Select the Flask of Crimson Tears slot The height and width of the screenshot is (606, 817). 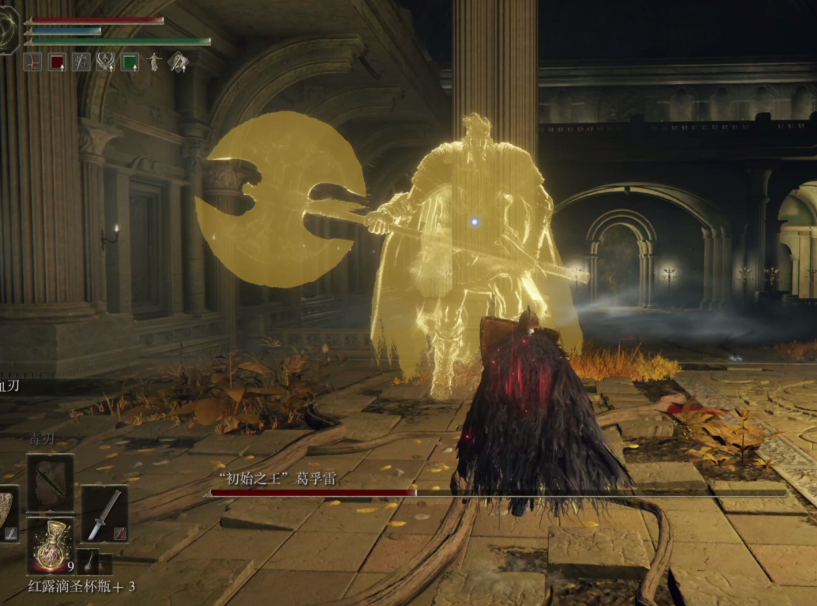(49, 545)
